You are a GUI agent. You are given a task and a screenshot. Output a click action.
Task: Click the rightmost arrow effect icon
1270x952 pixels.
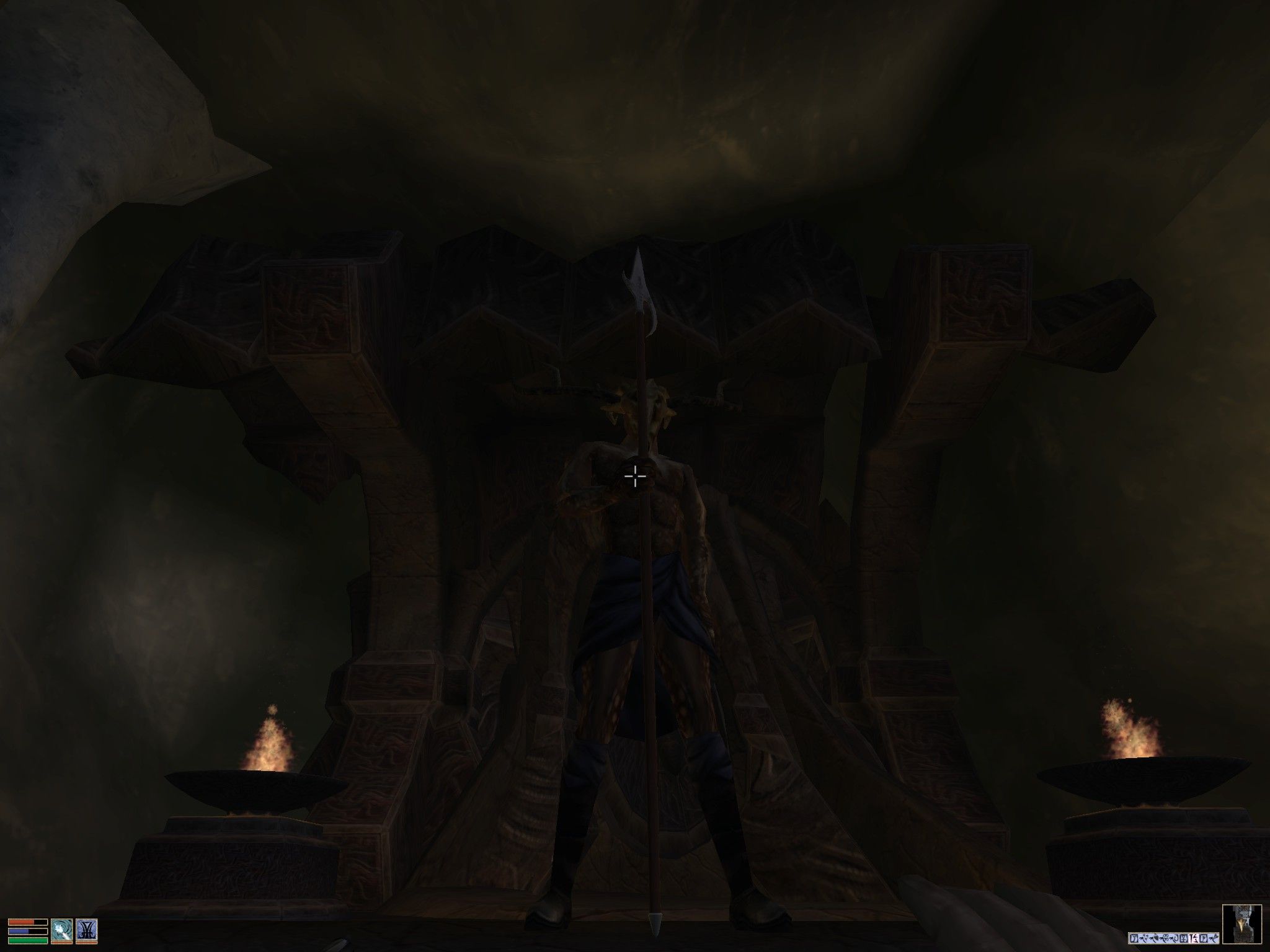pyautogui.click(x=1212, y=938)
